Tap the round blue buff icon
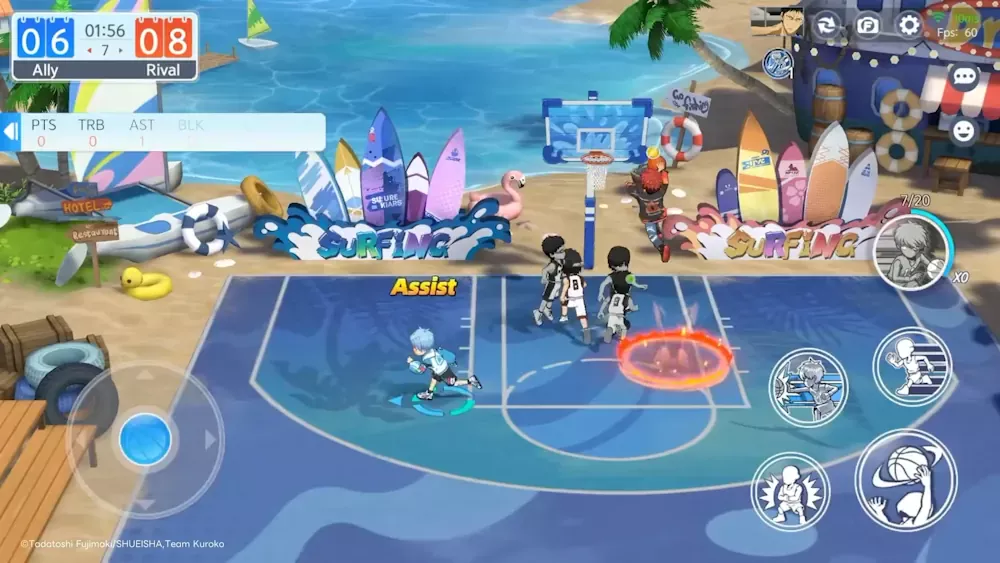Image resolution: width=1000 pixels, height=563 pixels. tap(777, 63)
